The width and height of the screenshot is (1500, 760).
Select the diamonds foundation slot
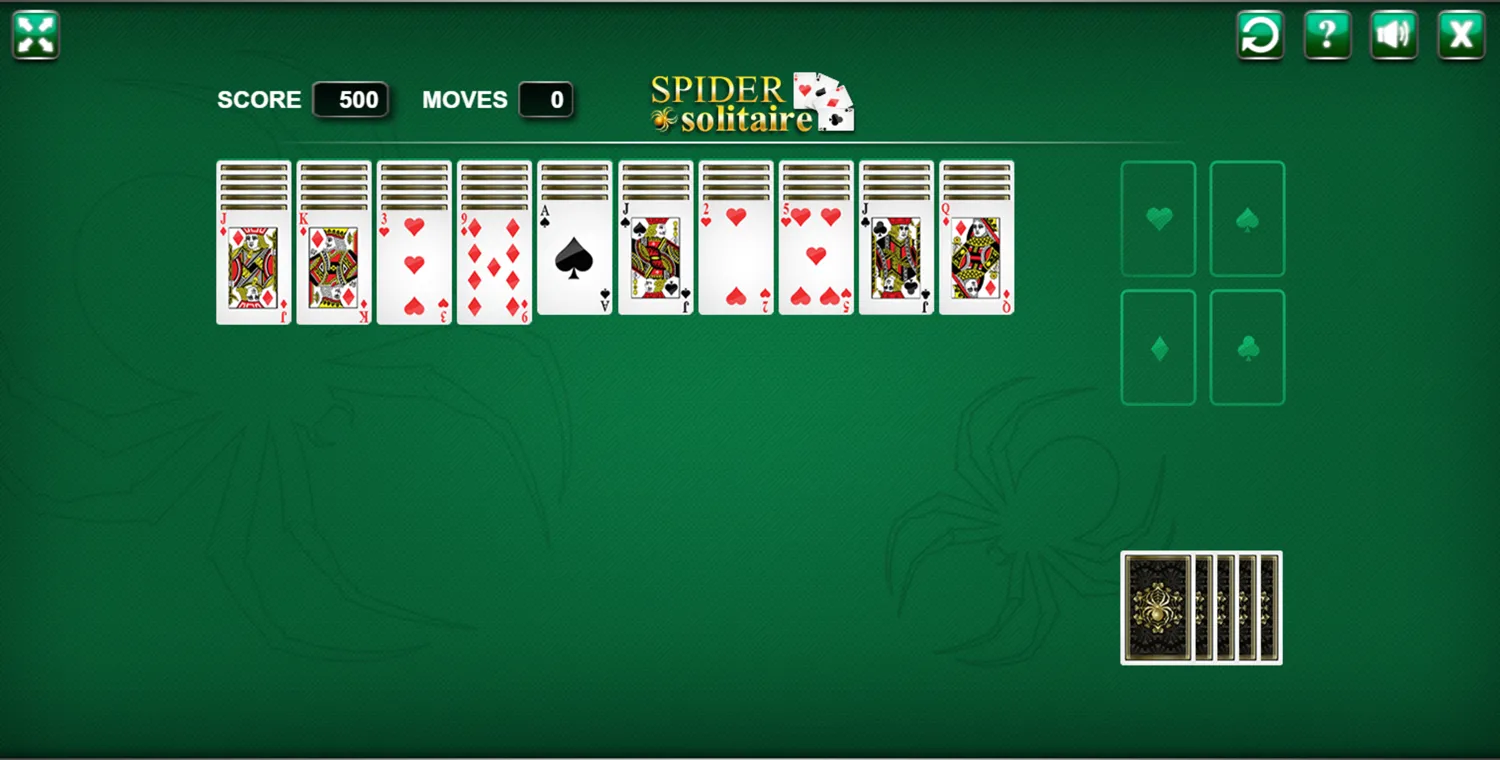pyautogui.click(x=1158, y=347)
